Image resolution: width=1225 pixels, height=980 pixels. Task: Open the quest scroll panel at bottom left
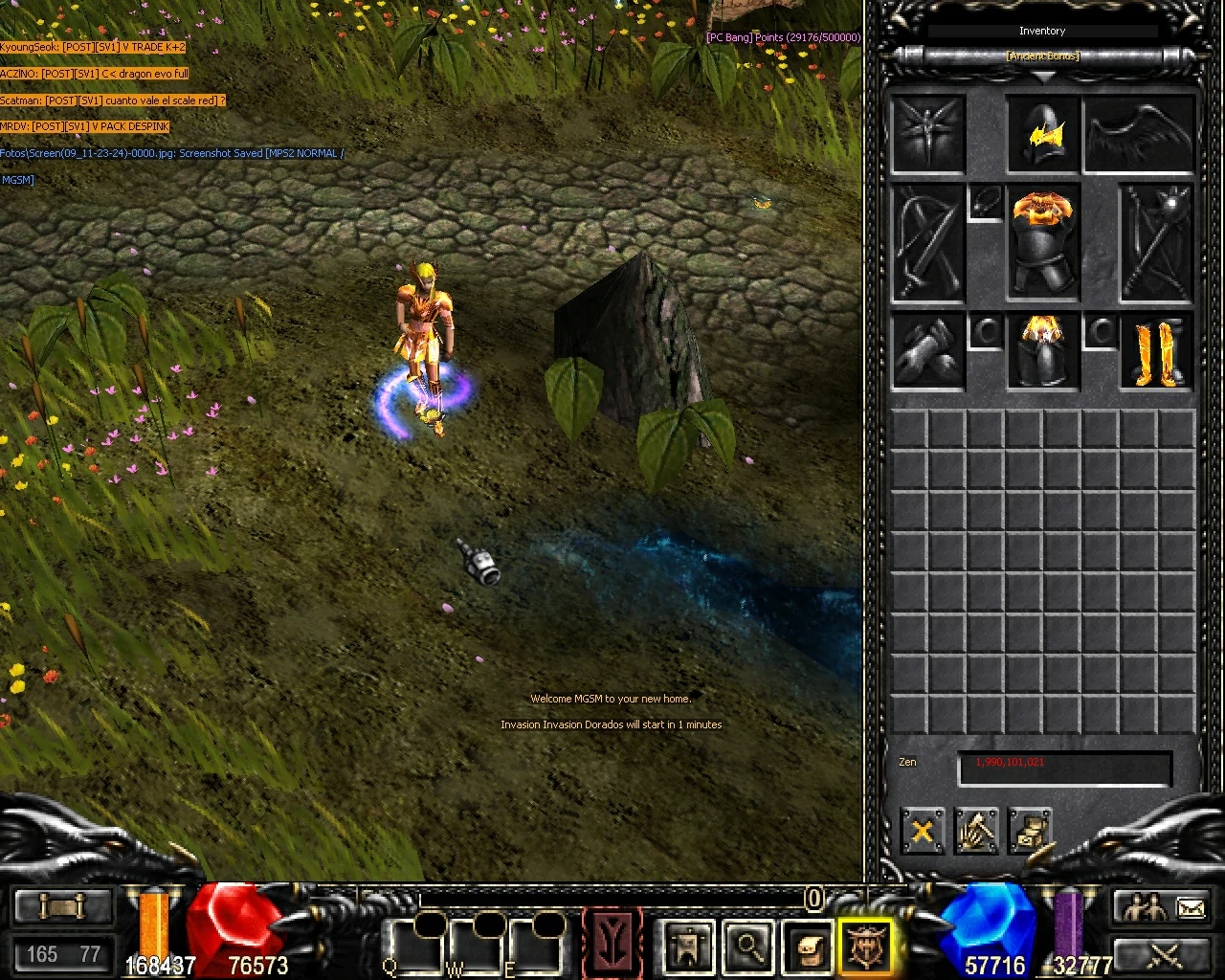coord(62,906)
